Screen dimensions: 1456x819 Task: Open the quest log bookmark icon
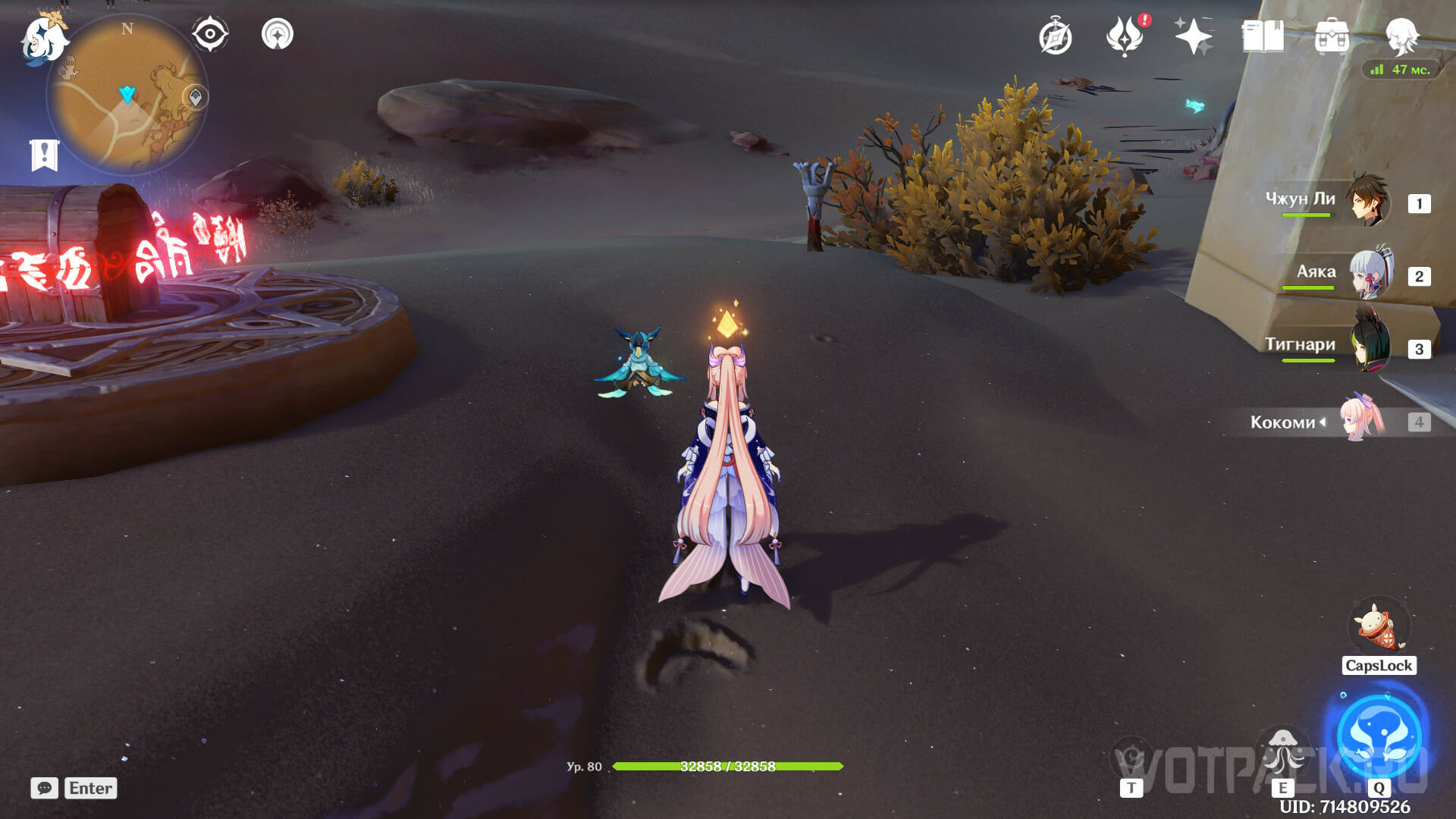coord(44,155)
